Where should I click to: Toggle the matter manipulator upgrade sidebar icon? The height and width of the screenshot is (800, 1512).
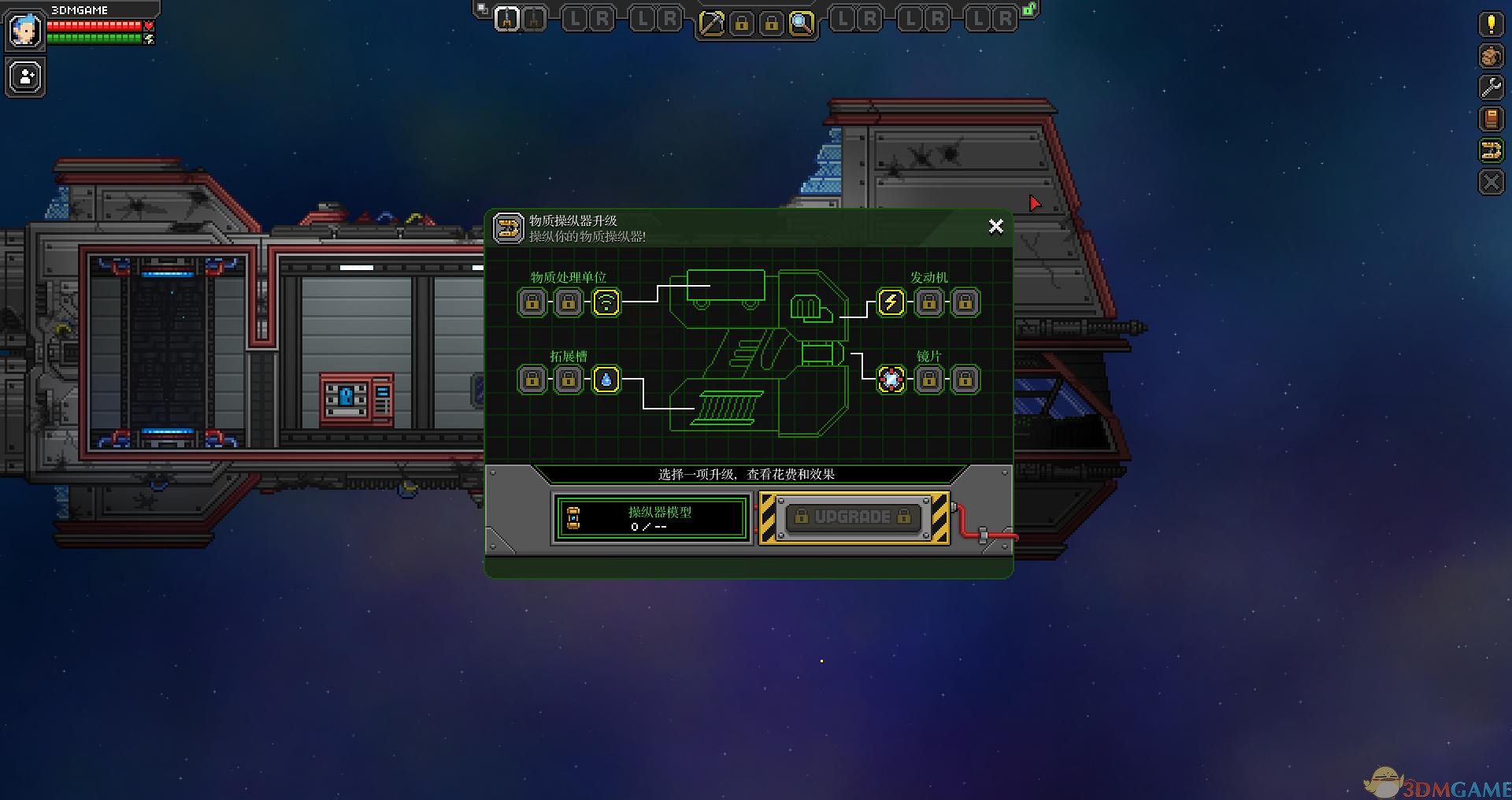tap(1491, 150)
